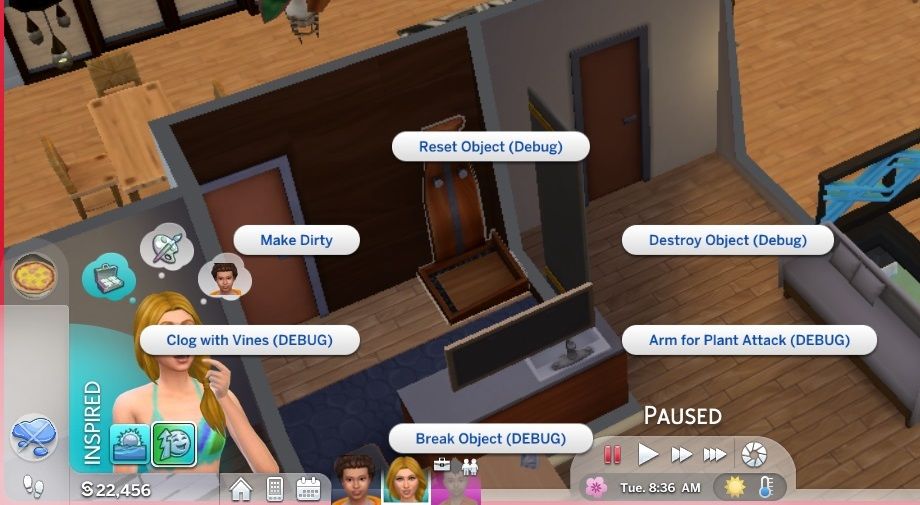Select the Make Dirty interaction
The width and height of the screenshot is (920, 505).
(x=296, y=240)
